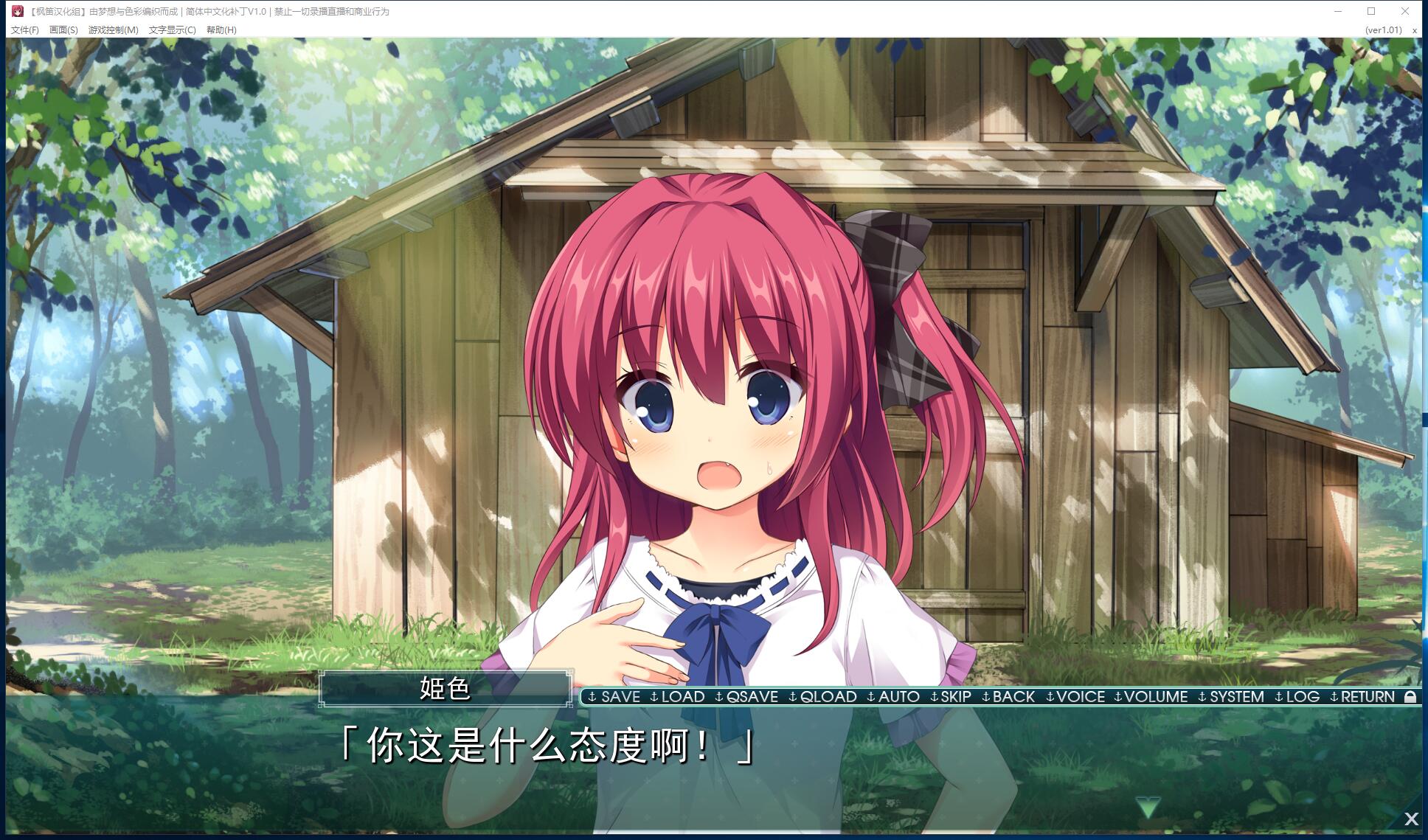
Task: Toggle AUTO text advance mode
Action: pos(893,697)
